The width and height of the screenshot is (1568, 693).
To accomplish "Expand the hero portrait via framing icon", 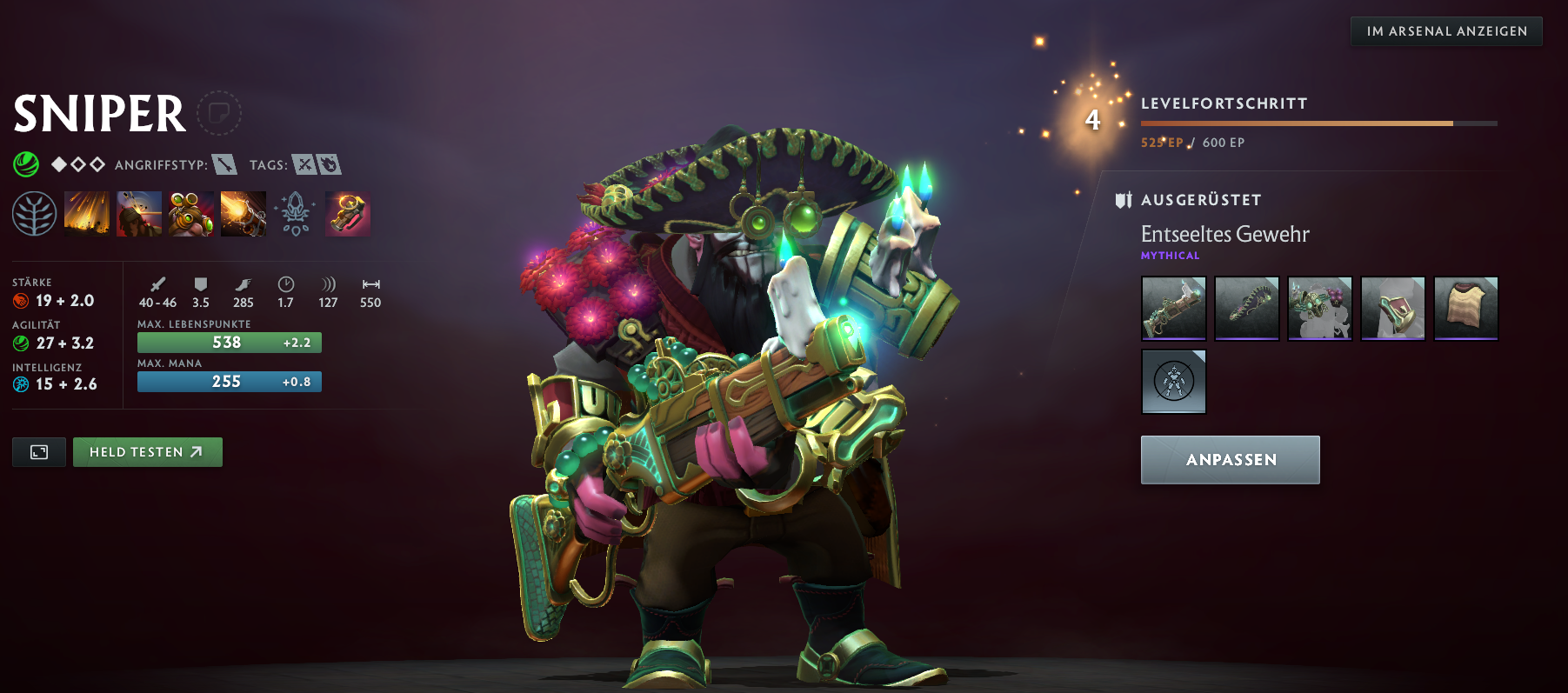I will click(x=38, y=451).
